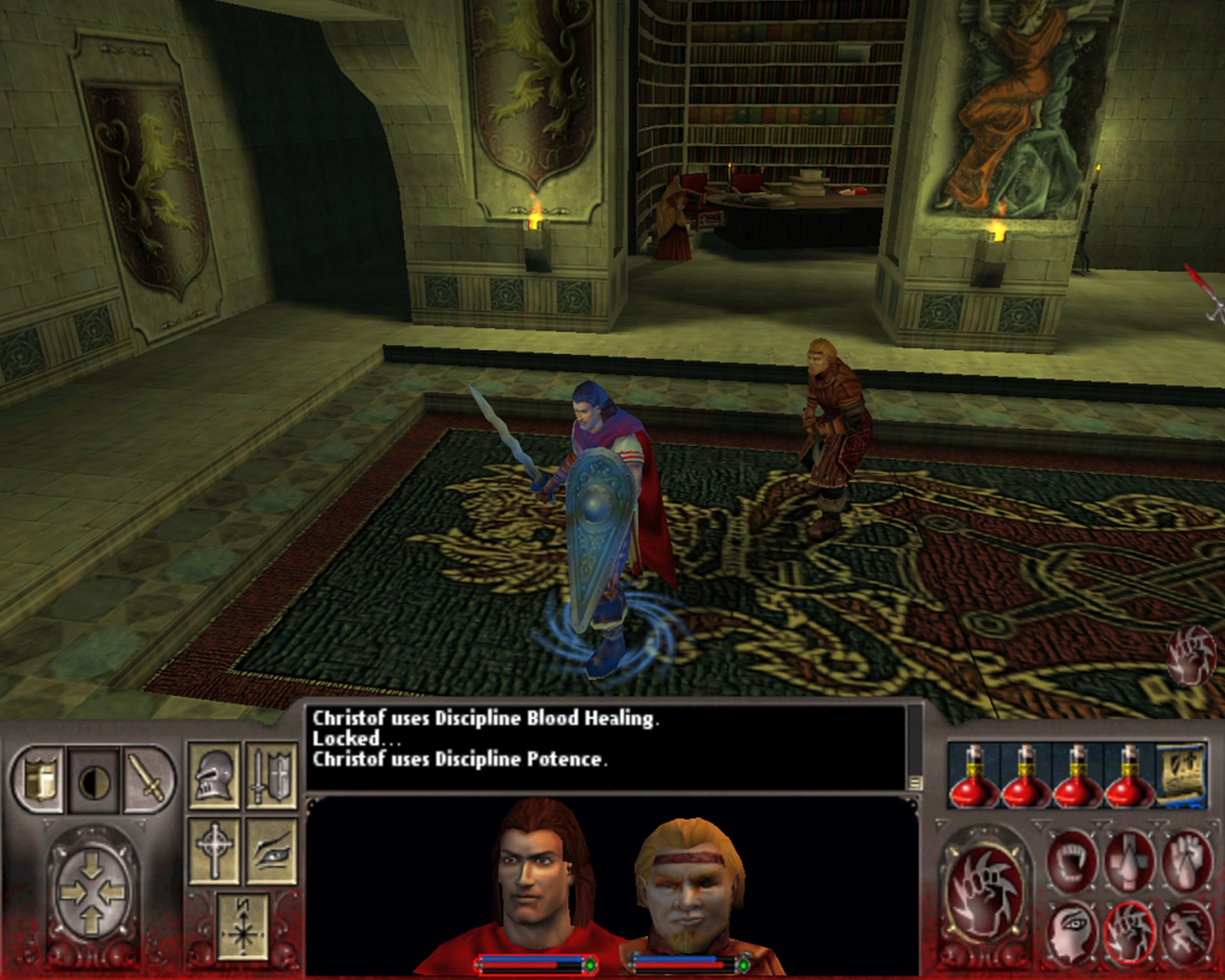
Task: Select the gold shield defensive stance button
Action: click(38, 780)
